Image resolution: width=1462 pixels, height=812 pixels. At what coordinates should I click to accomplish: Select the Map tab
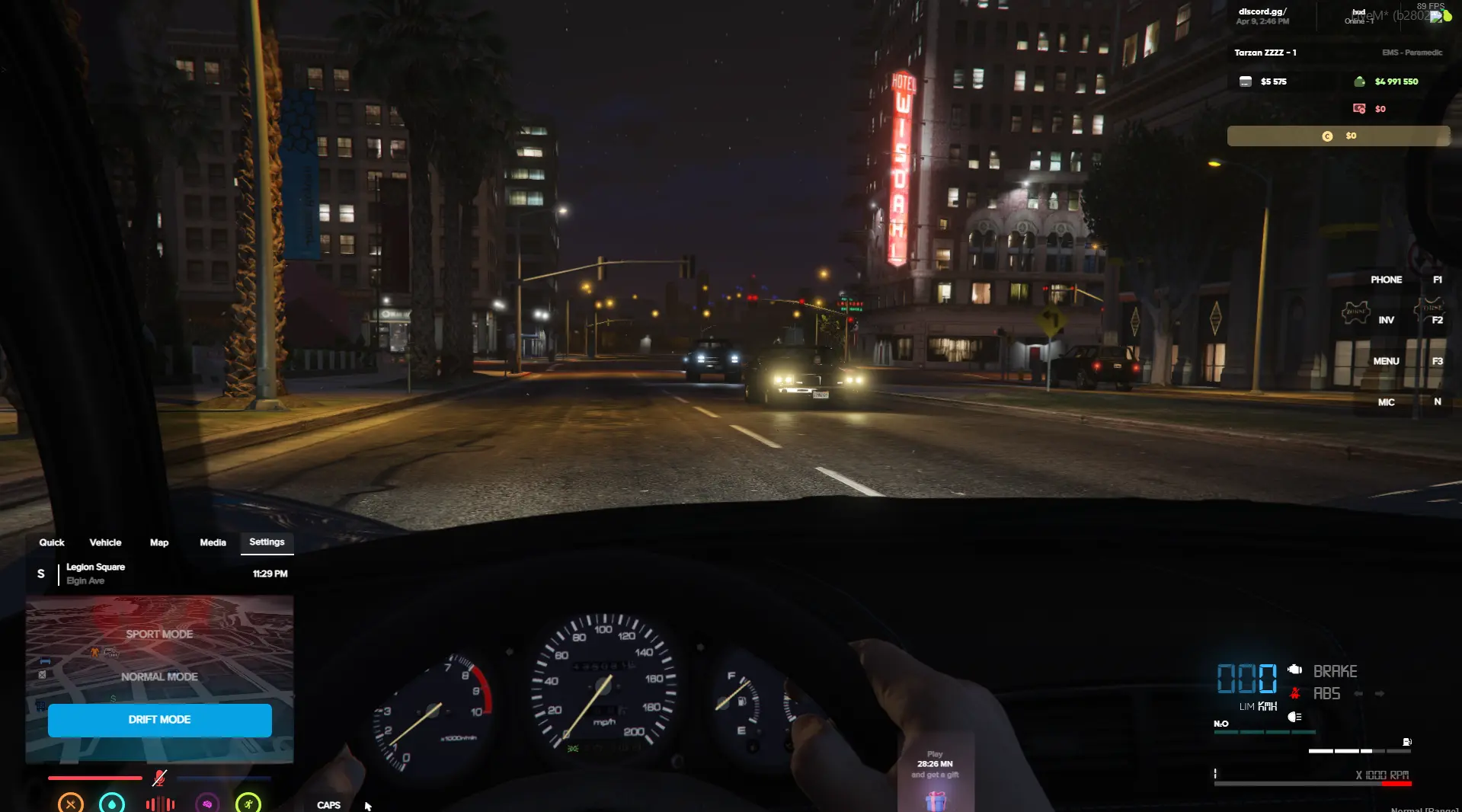(159, 542)
